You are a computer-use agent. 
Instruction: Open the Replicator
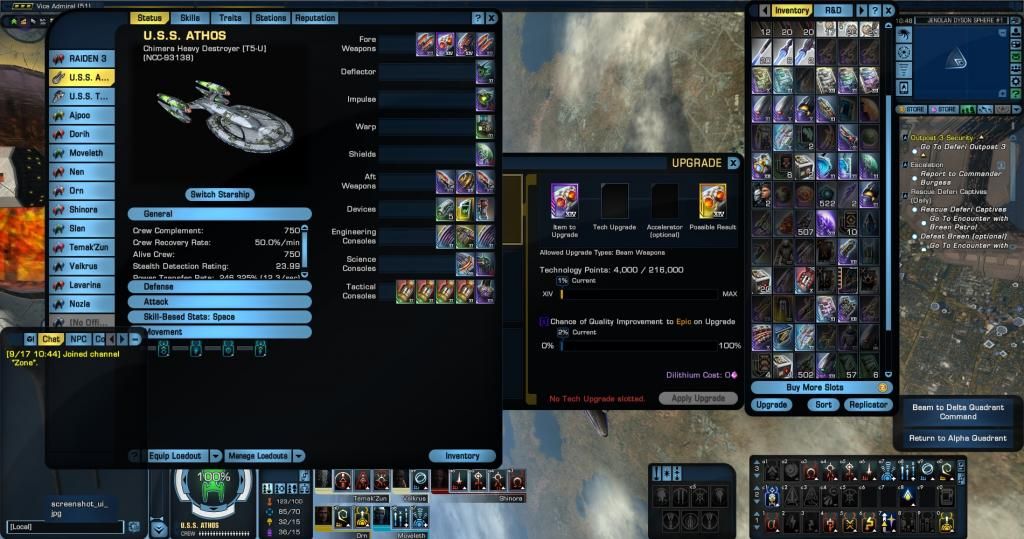point(868,405)
